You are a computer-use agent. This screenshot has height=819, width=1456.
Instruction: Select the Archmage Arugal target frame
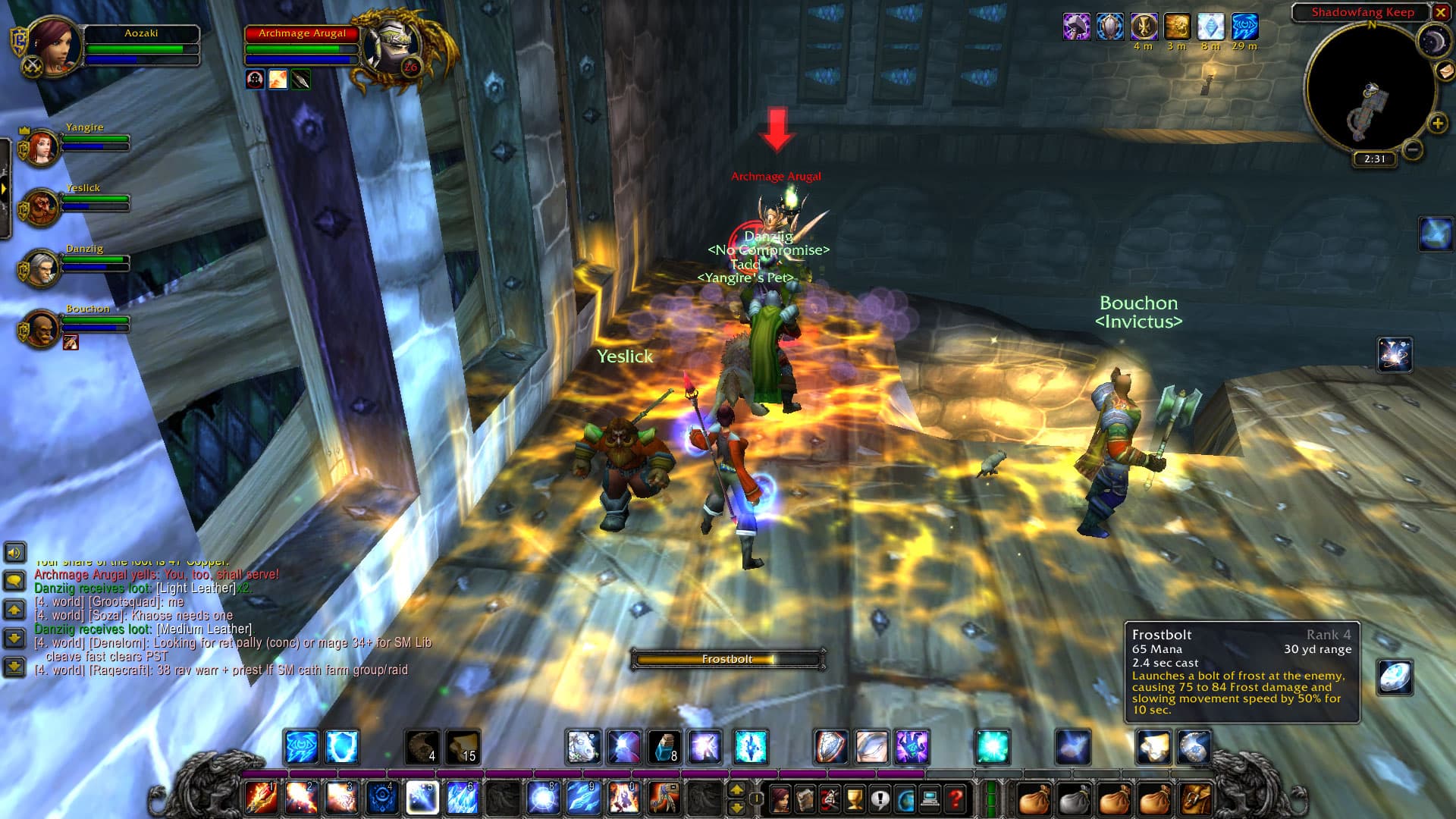click(x=302, y=44)
